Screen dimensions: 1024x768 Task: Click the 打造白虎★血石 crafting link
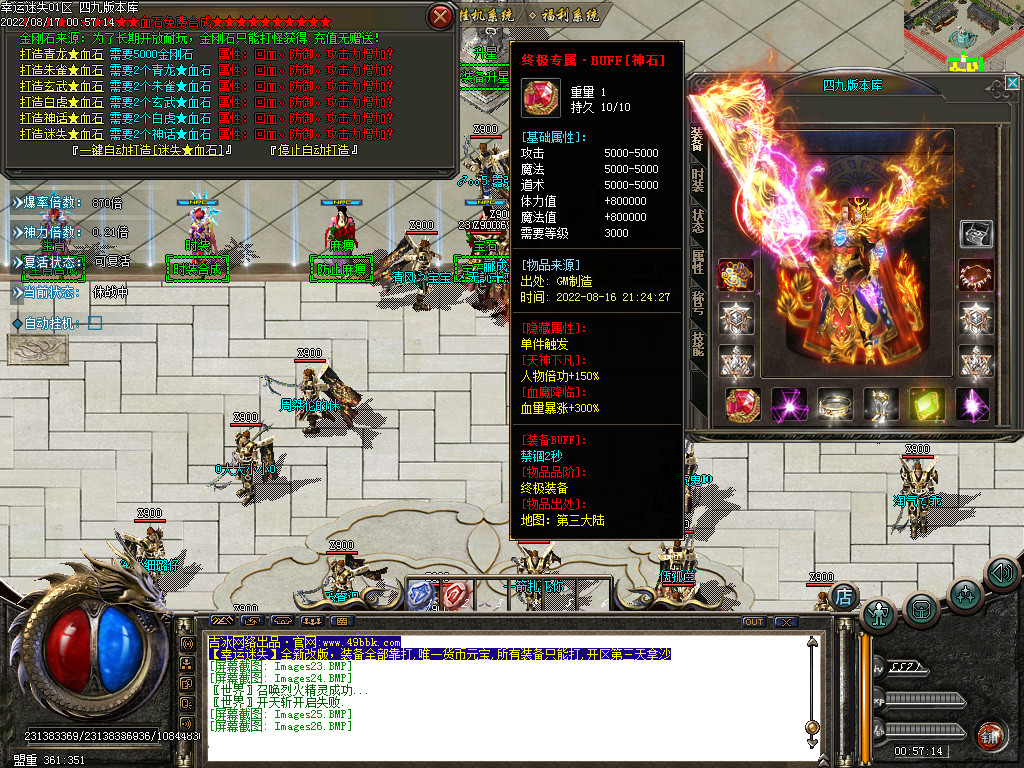tap(61, 102)
